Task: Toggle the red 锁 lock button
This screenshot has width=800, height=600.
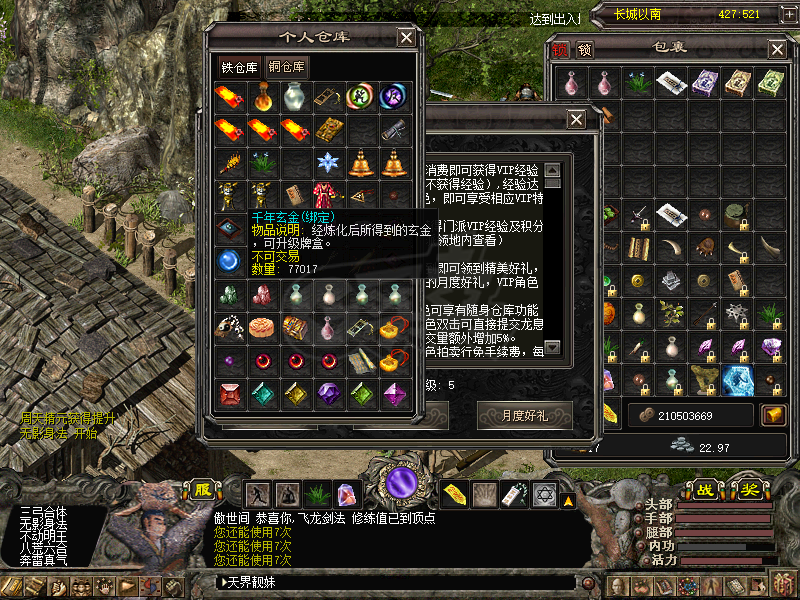Action: (x=559, y=49)
